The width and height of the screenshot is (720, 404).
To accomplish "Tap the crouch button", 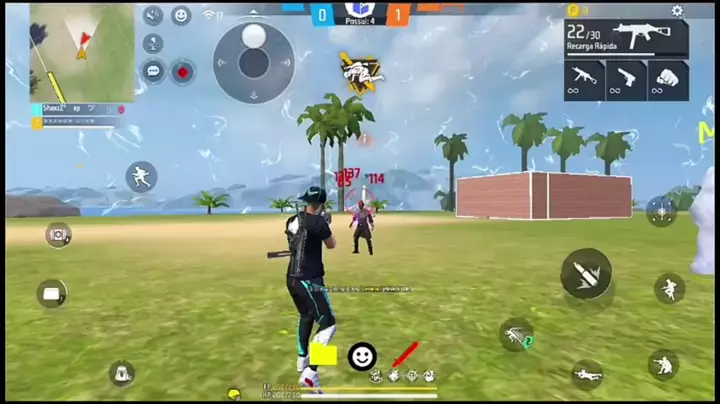I will click(662, 364).
